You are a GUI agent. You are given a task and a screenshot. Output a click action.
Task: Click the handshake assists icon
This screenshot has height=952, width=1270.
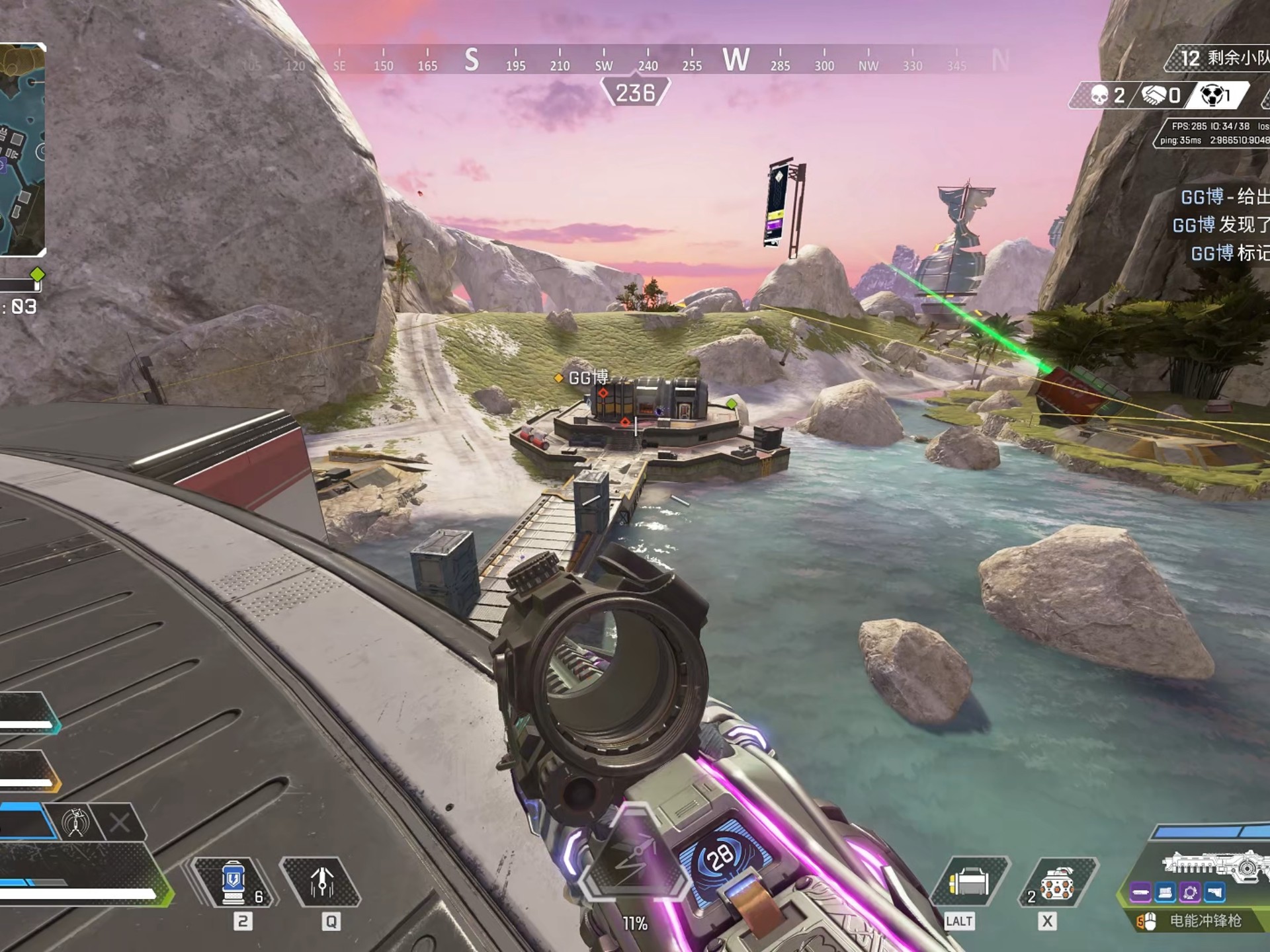[x=1154, y=96]
